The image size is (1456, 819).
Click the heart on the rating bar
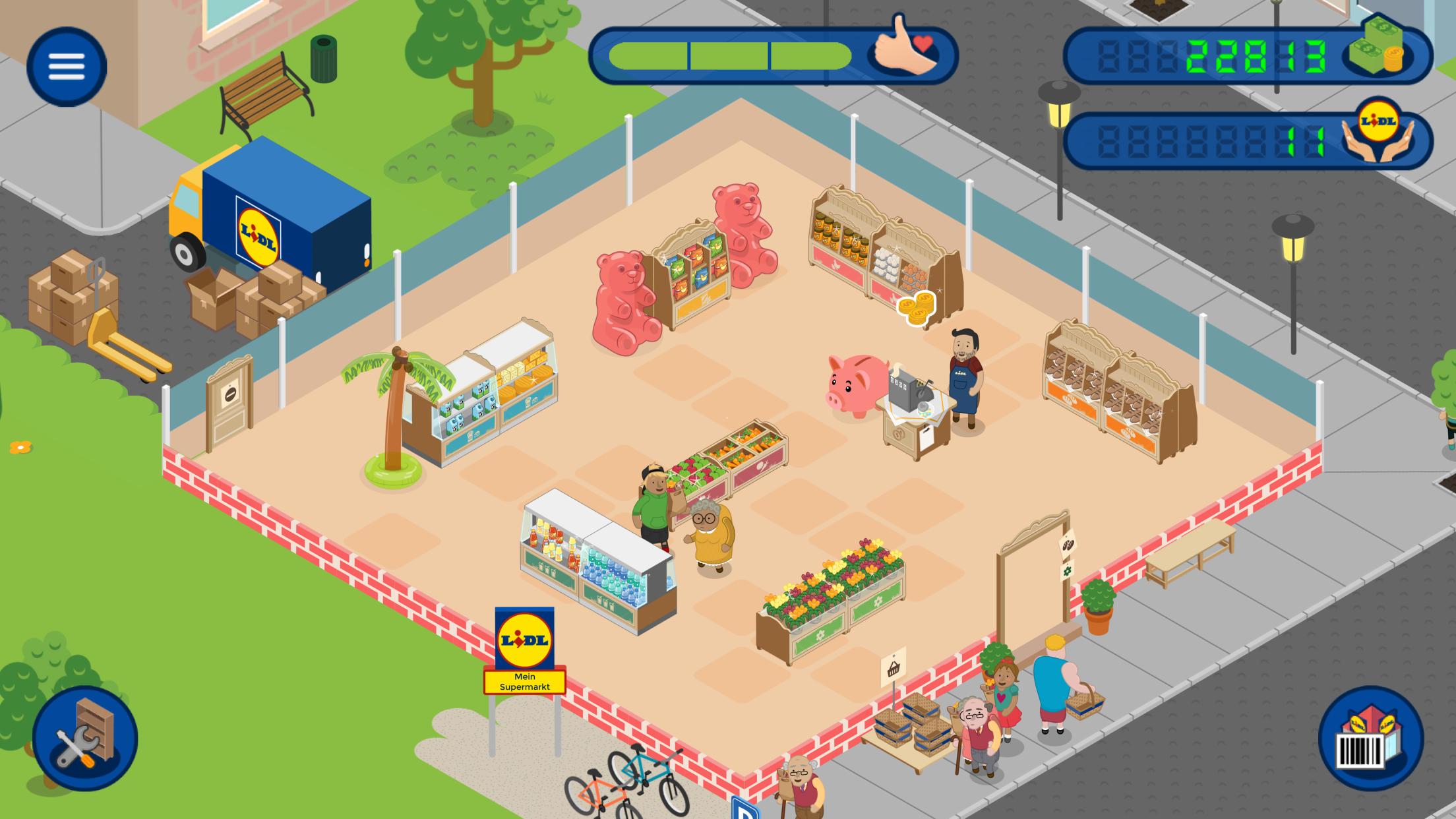click(923, 45)
